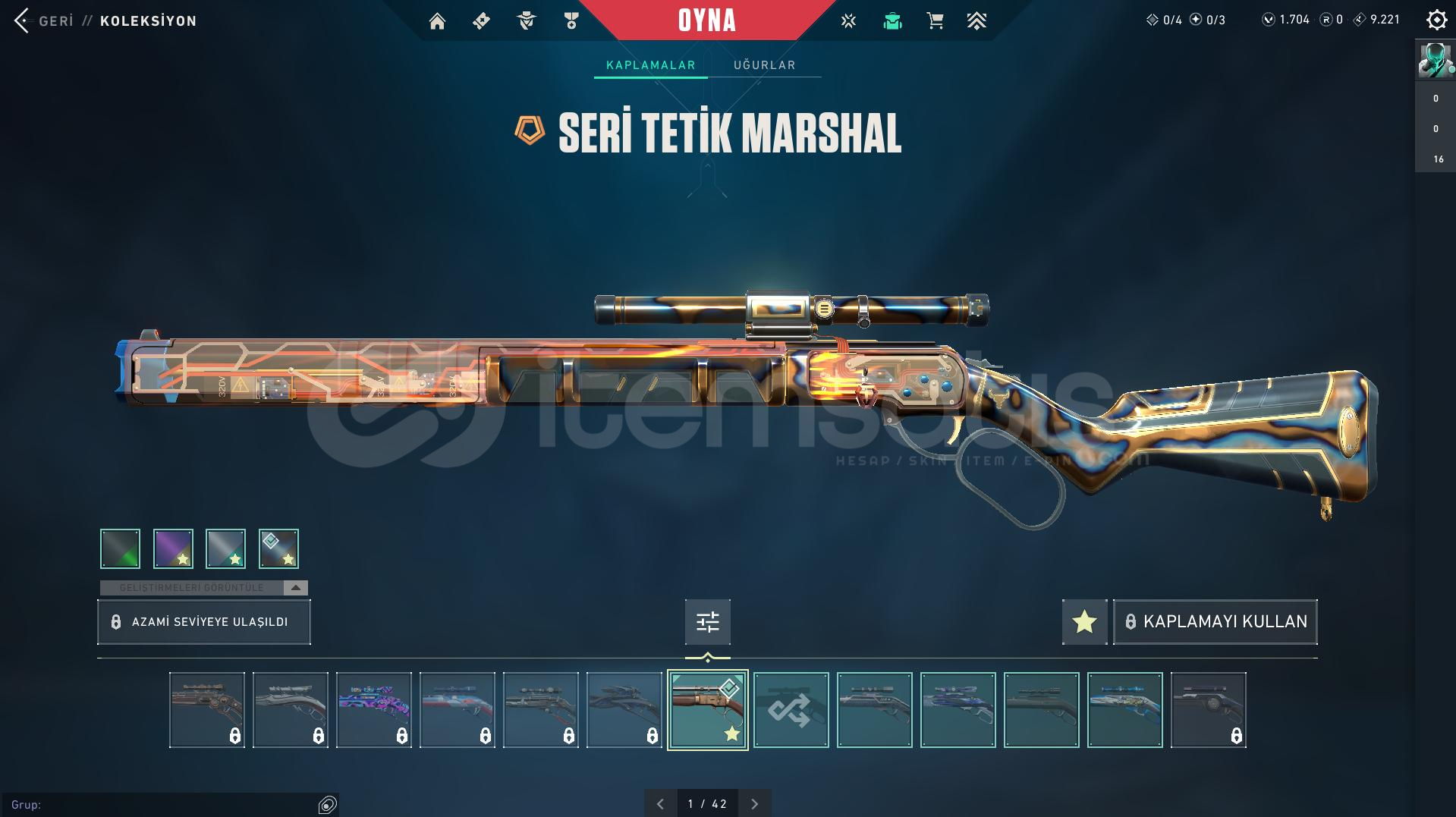1456x817 pixels.
Task: Open the store shopping cart
Action: (935, 21)
